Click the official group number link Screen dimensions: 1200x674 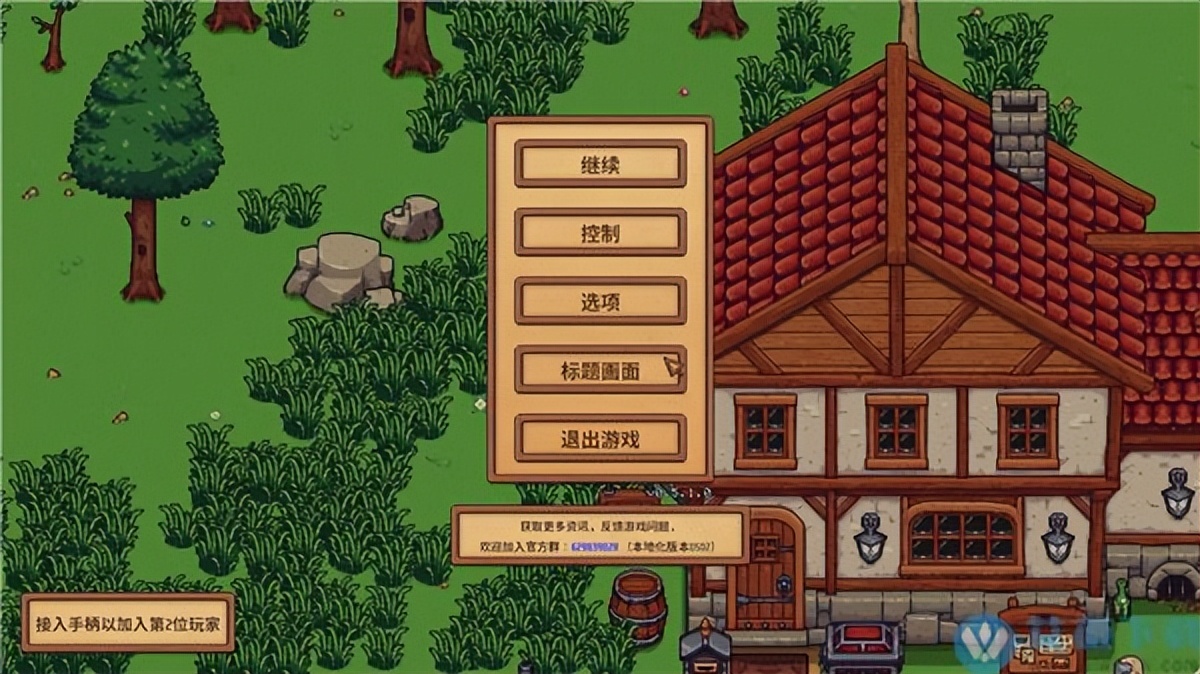tap(595, 548)
